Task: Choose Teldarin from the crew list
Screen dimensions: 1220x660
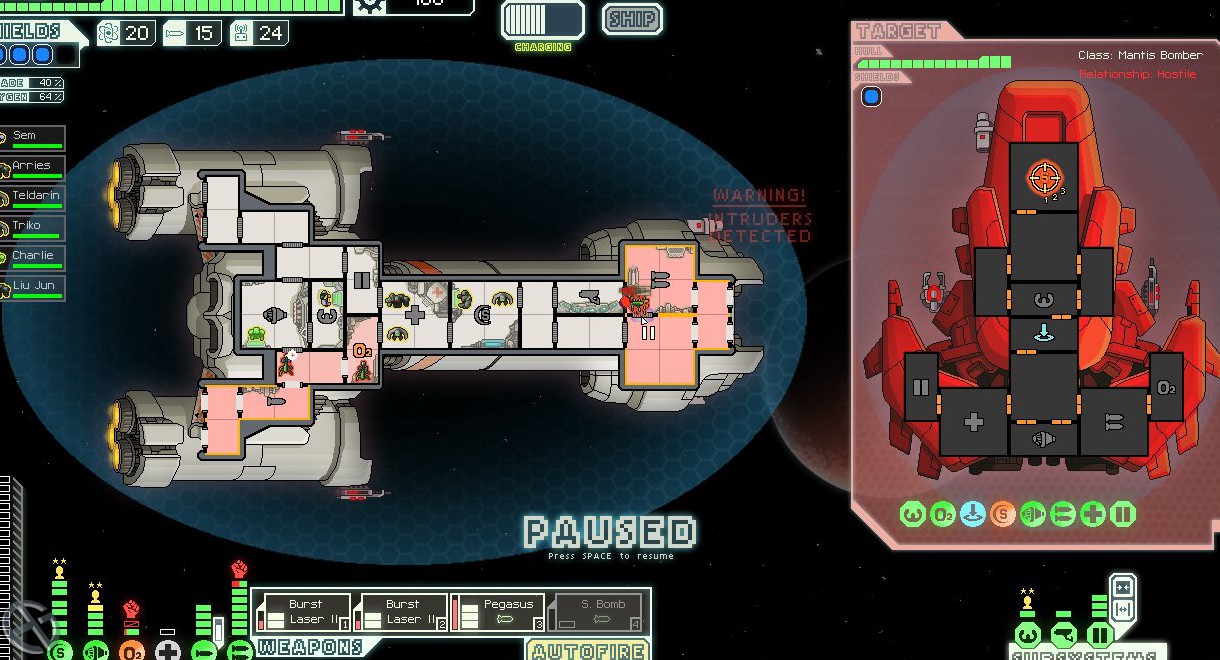Action: [x=34, y=197]
